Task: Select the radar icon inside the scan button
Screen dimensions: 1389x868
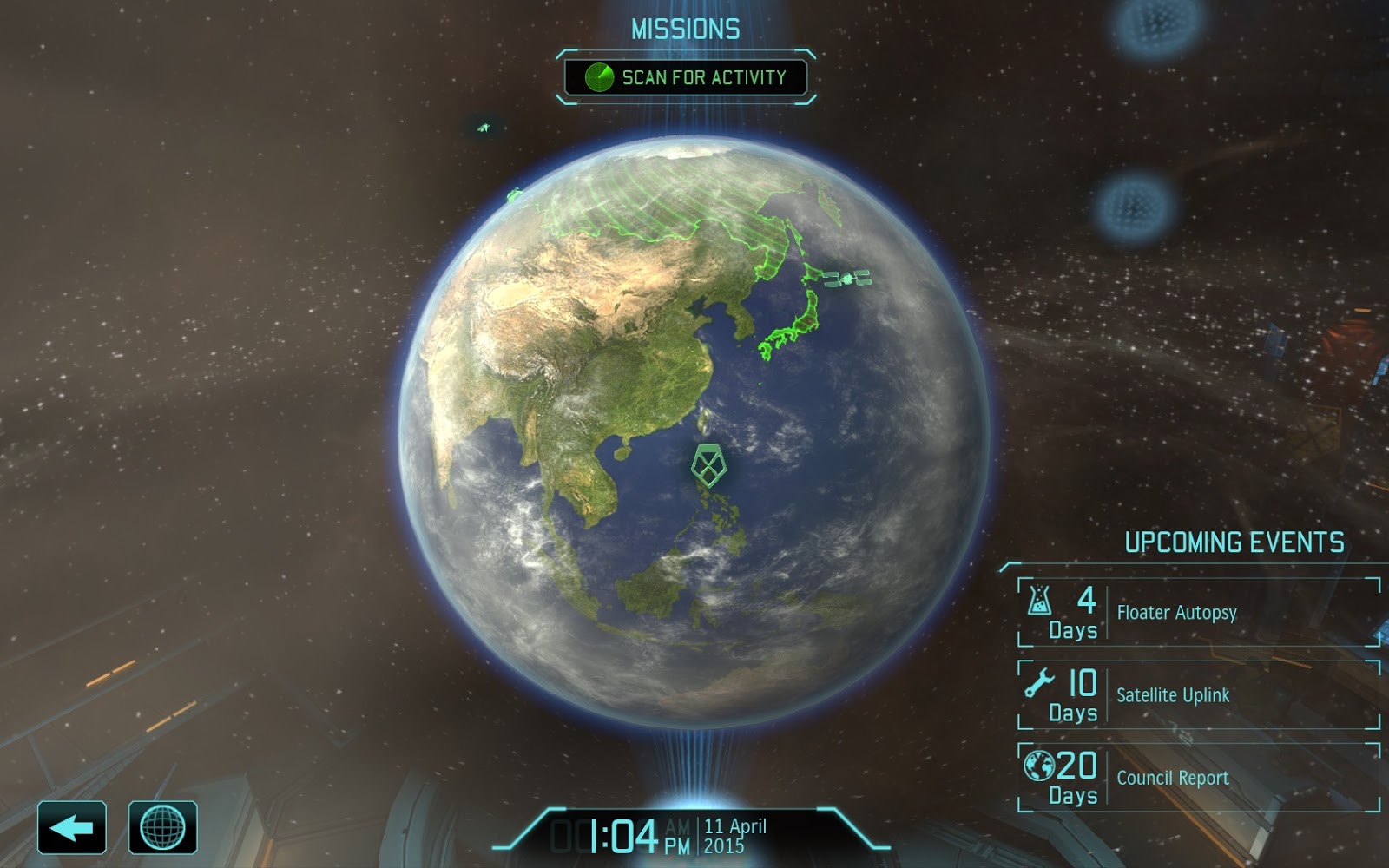Action: [600, 76]
